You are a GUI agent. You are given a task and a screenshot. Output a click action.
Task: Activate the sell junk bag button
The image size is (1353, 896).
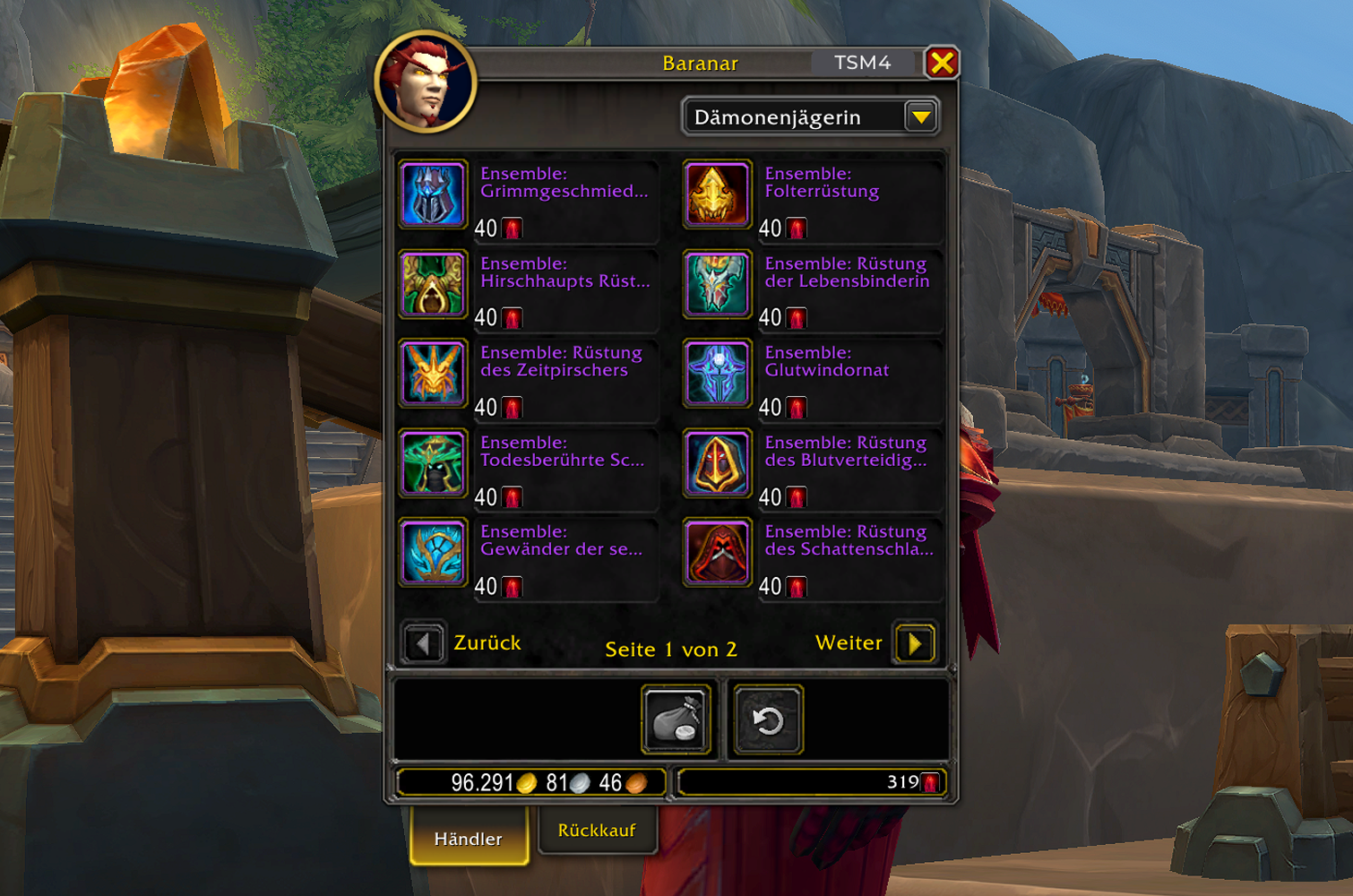click(x=676, y=720)
